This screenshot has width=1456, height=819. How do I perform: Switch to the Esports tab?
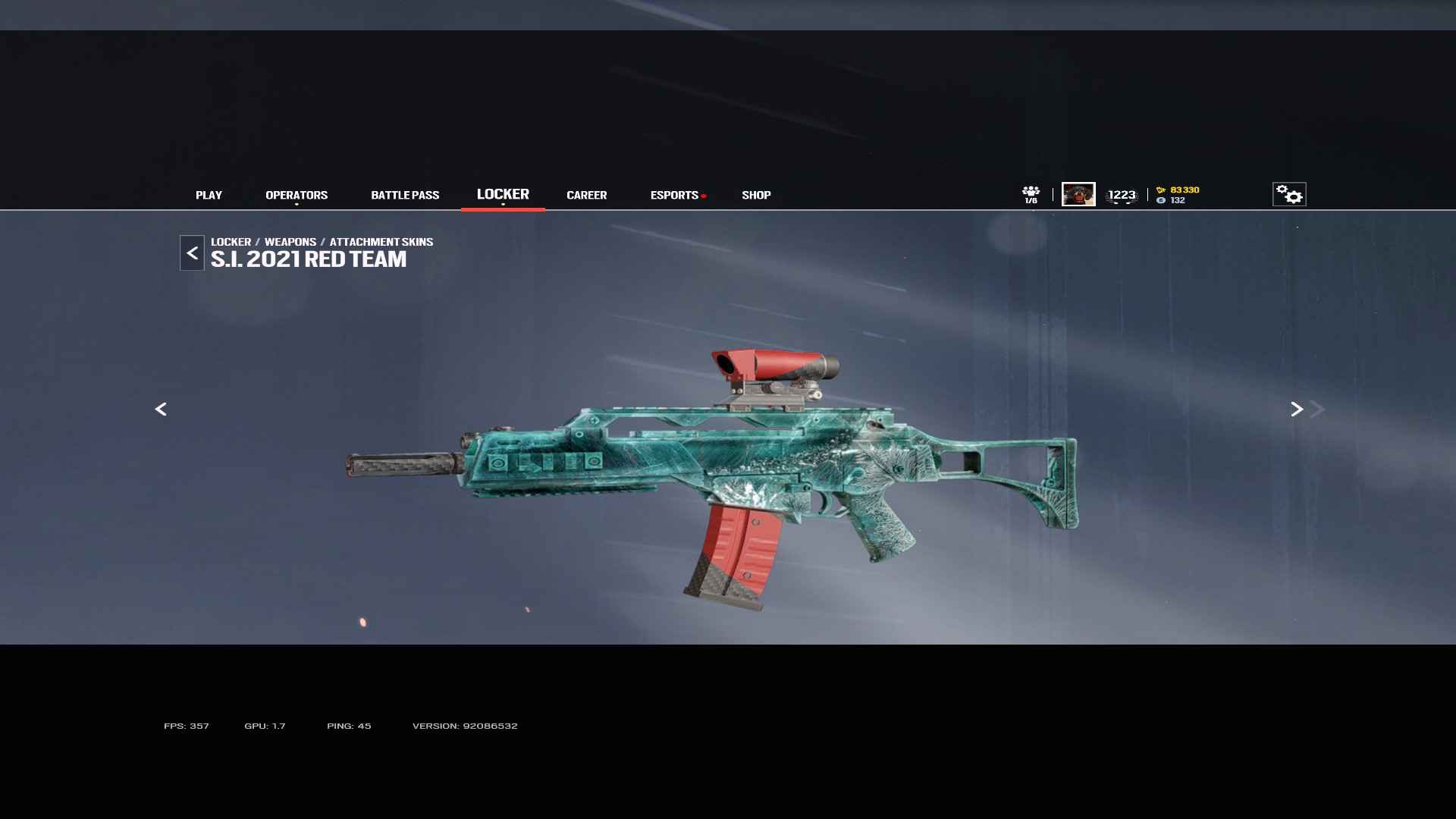coord(674,195)
